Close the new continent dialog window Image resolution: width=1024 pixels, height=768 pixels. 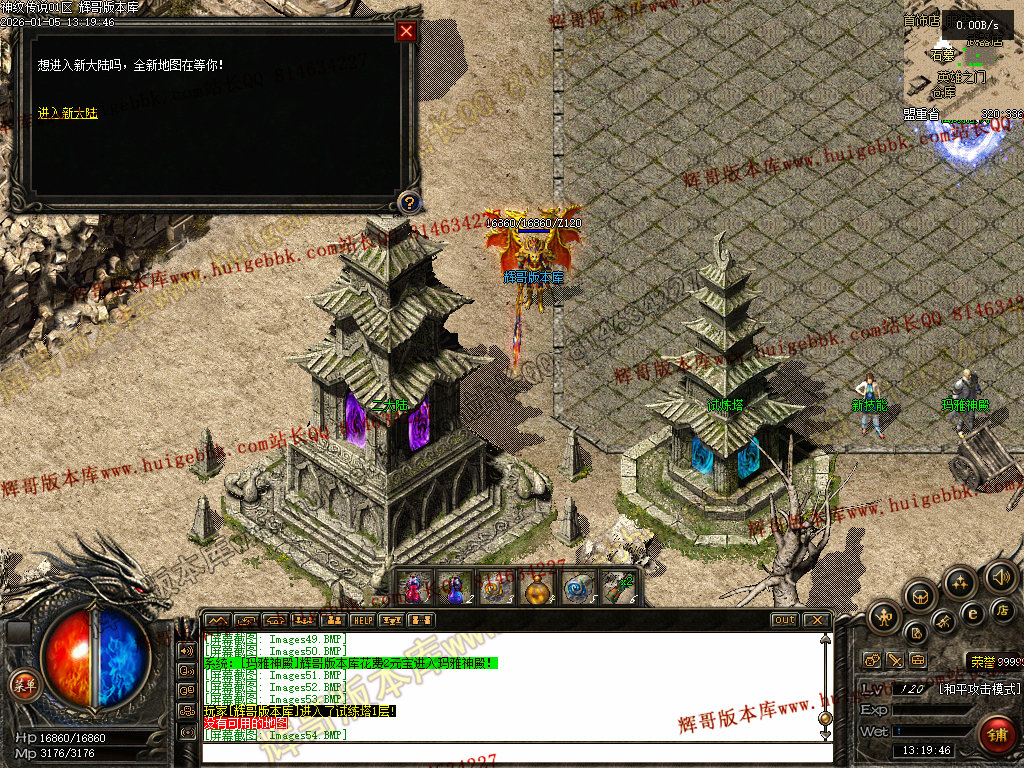(x=406, y=31)
